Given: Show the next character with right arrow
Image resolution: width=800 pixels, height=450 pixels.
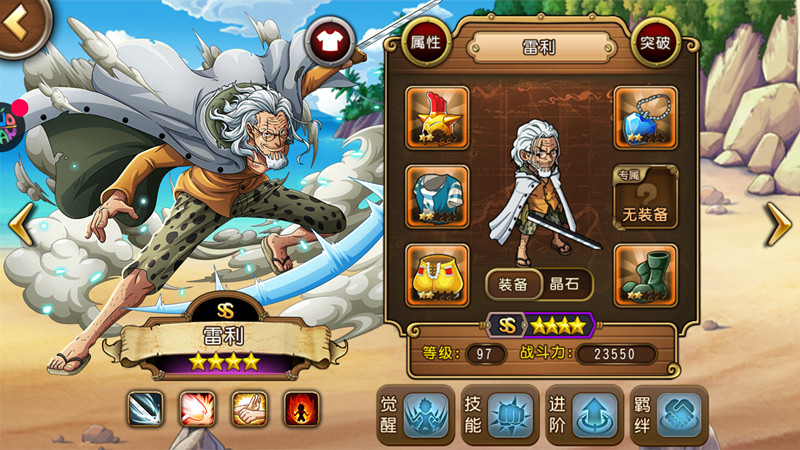Looking at the screenshot, I should (779, 224).
